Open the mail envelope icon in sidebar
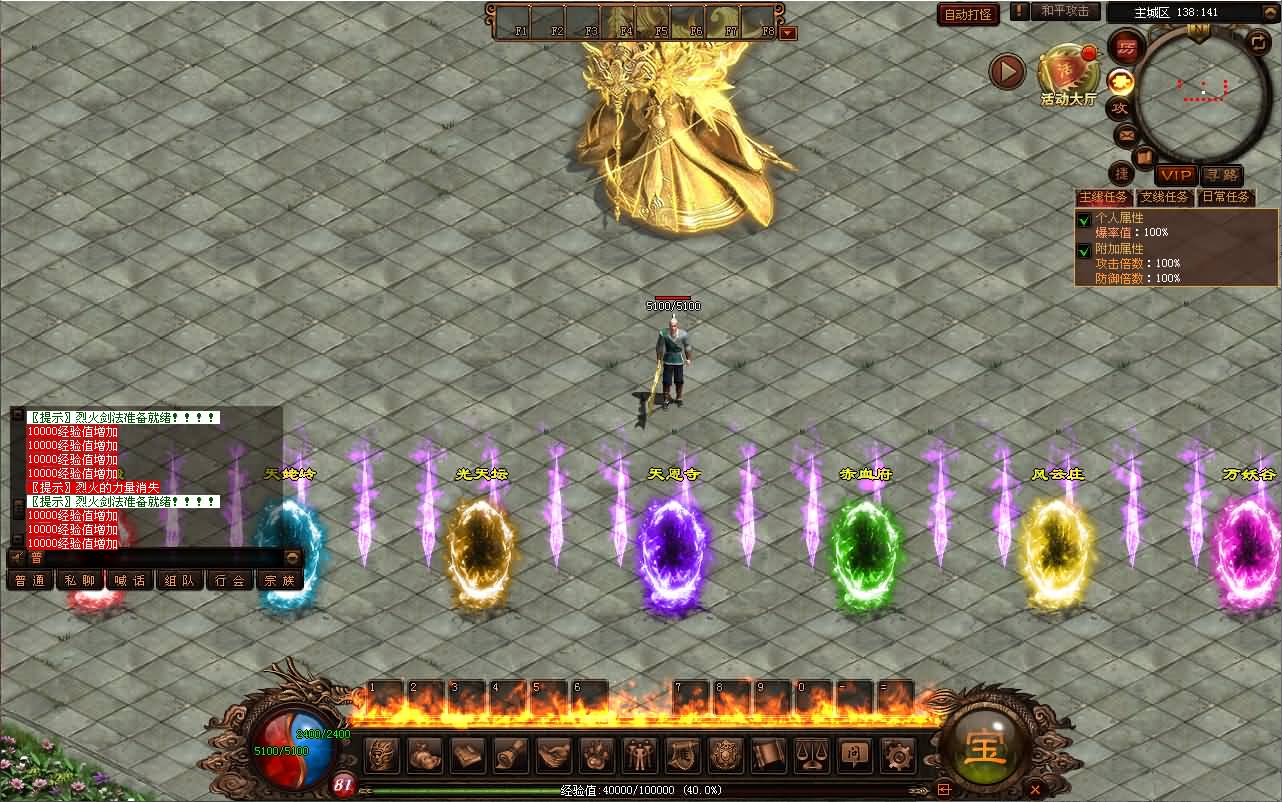1282x802 pixels. pyautogui.click(x=1123, y=135)
